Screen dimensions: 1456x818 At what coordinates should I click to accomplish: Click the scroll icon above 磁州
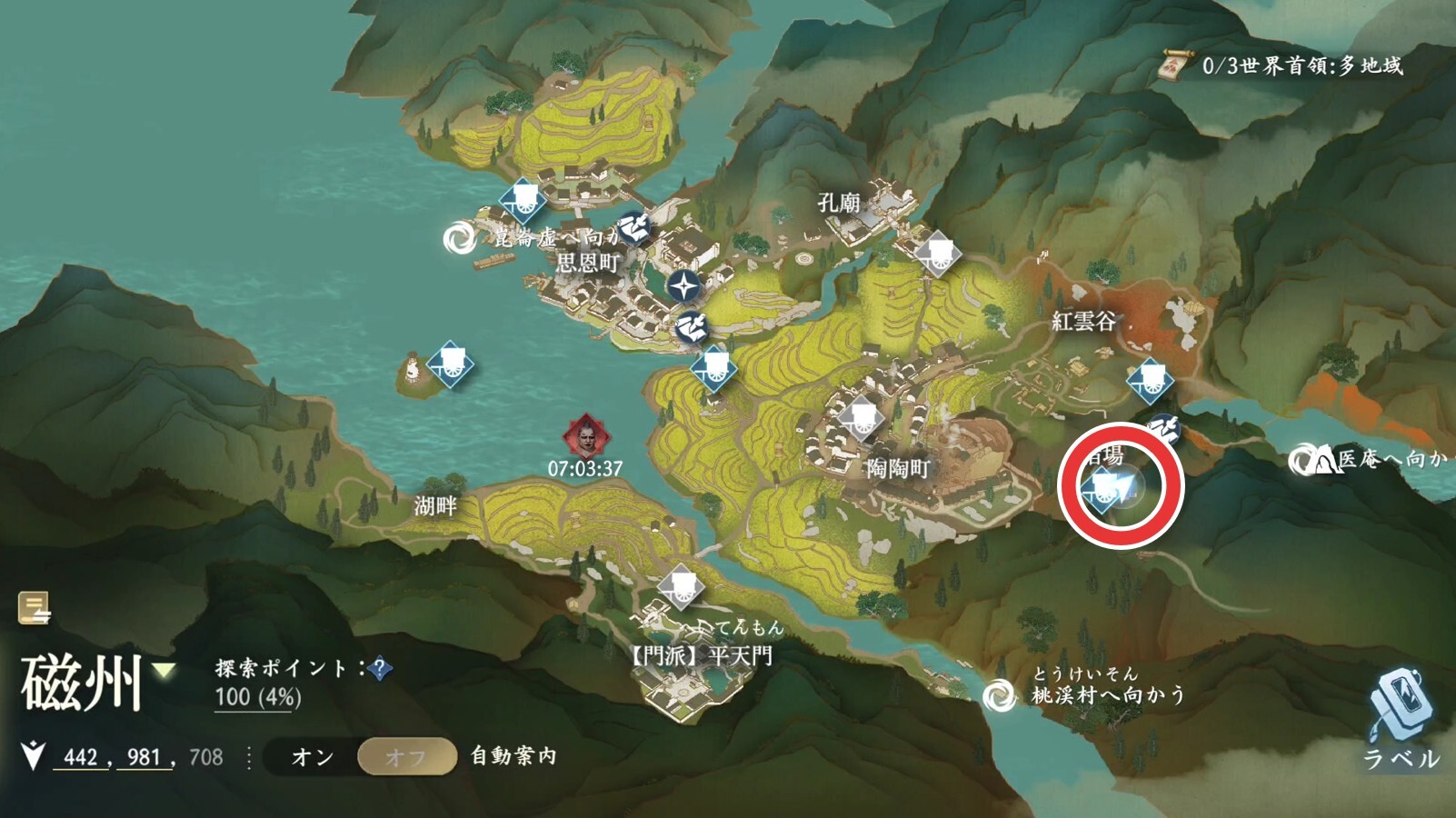click(35, 608)
